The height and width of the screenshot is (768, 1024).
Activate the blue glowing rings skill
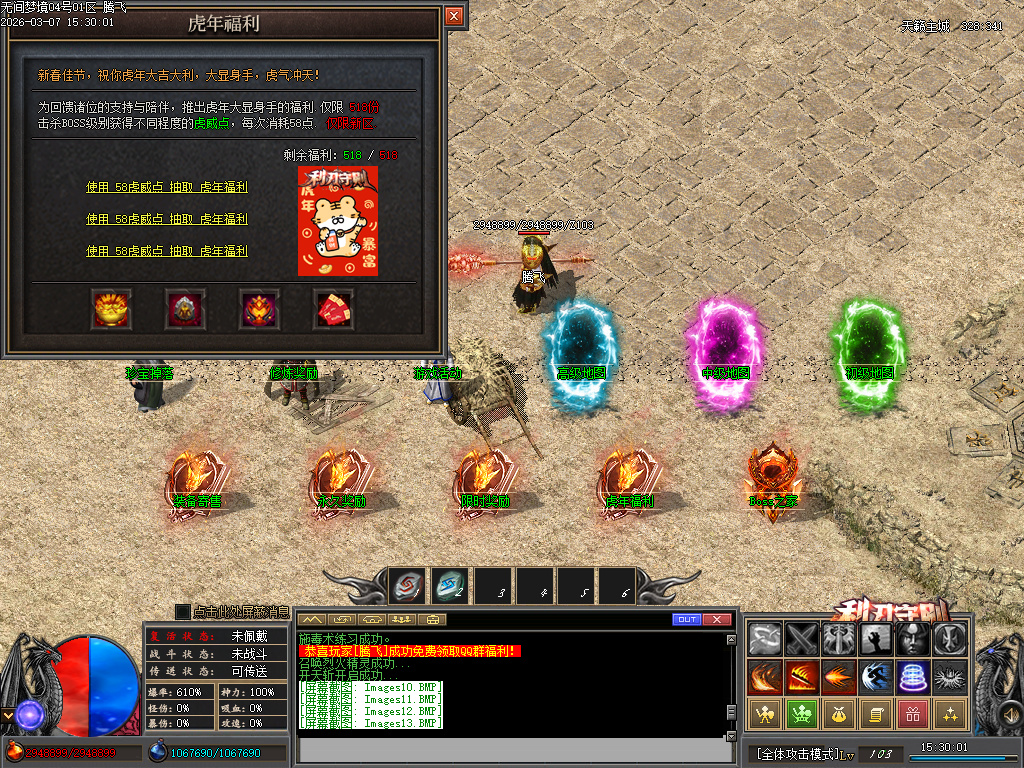click(913, 677)
